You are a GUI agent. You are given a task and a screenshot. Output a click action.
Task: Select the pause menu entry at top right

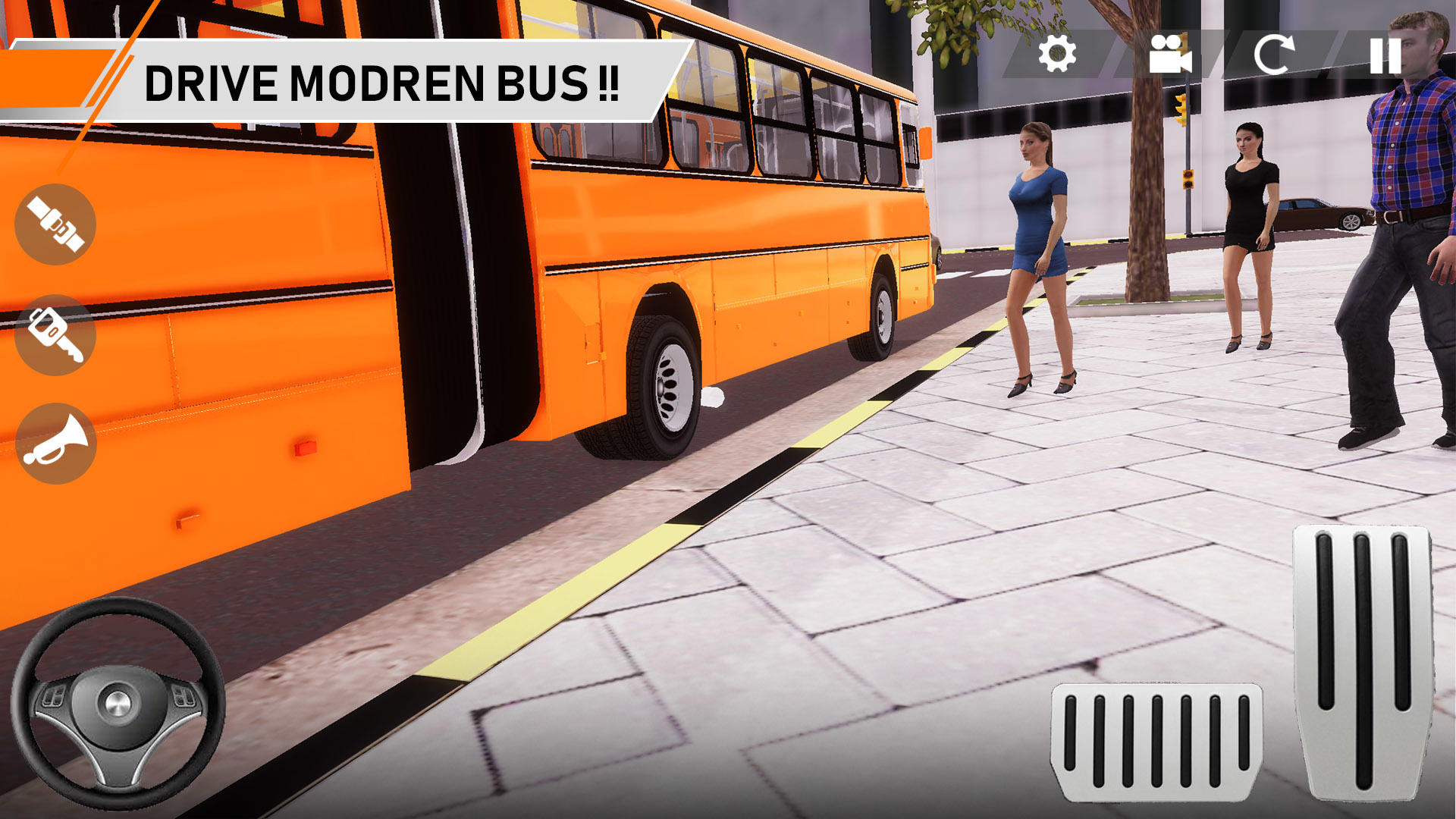(1385, 54)
